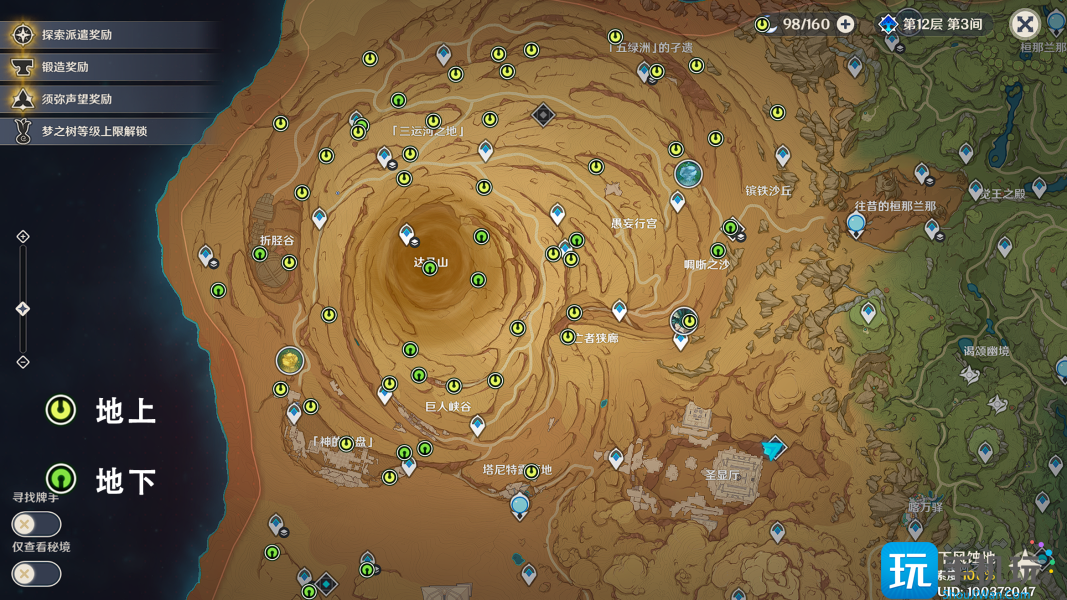Viewport: 1067px width, 600px height.
Task: Click the teleport waypoint at 往昔的桓那兰那
Action: [855, 226]
